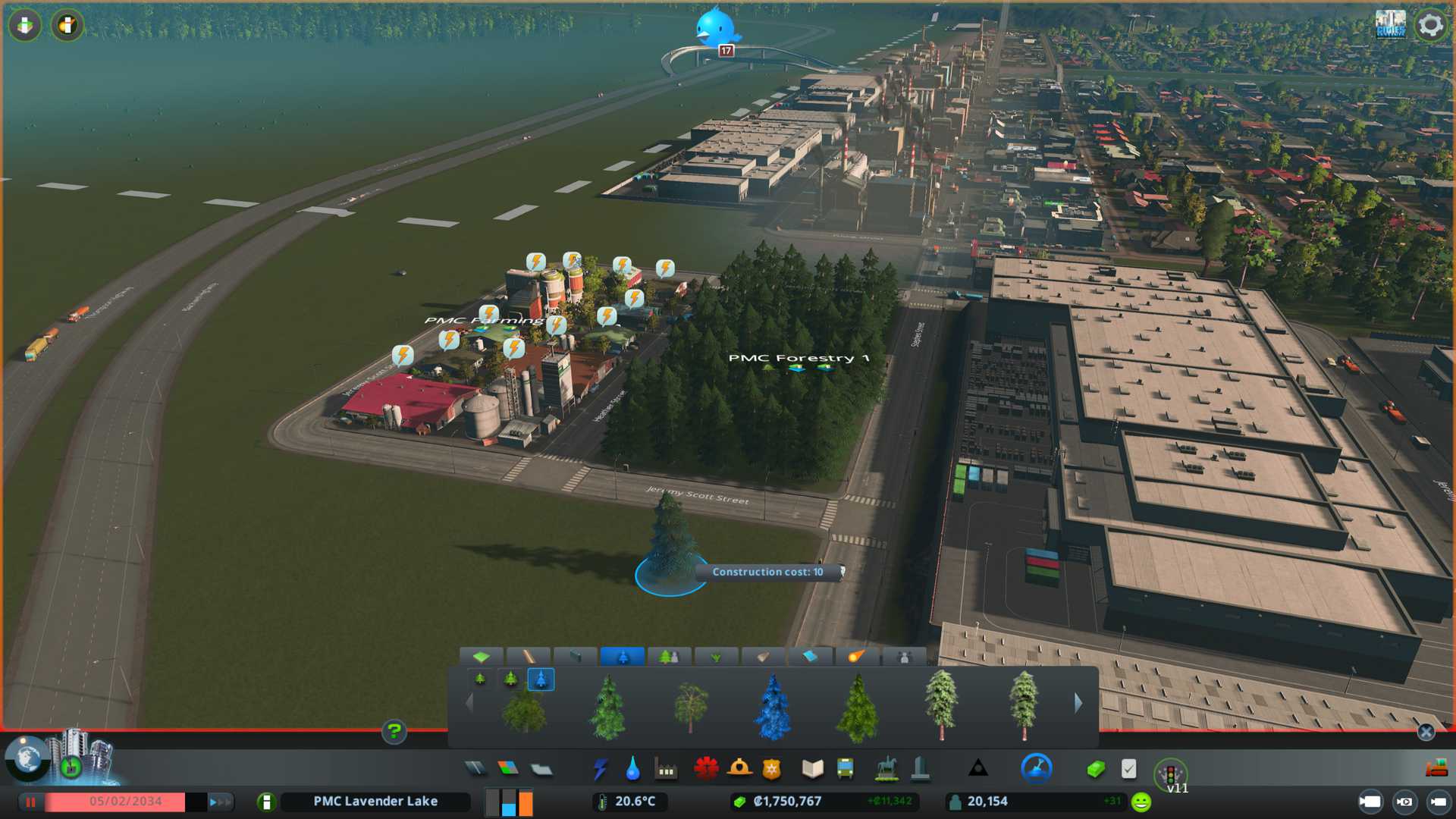Screen dimensions: 1456x819
Task: Open the gear options menu
Action: 1430,25
